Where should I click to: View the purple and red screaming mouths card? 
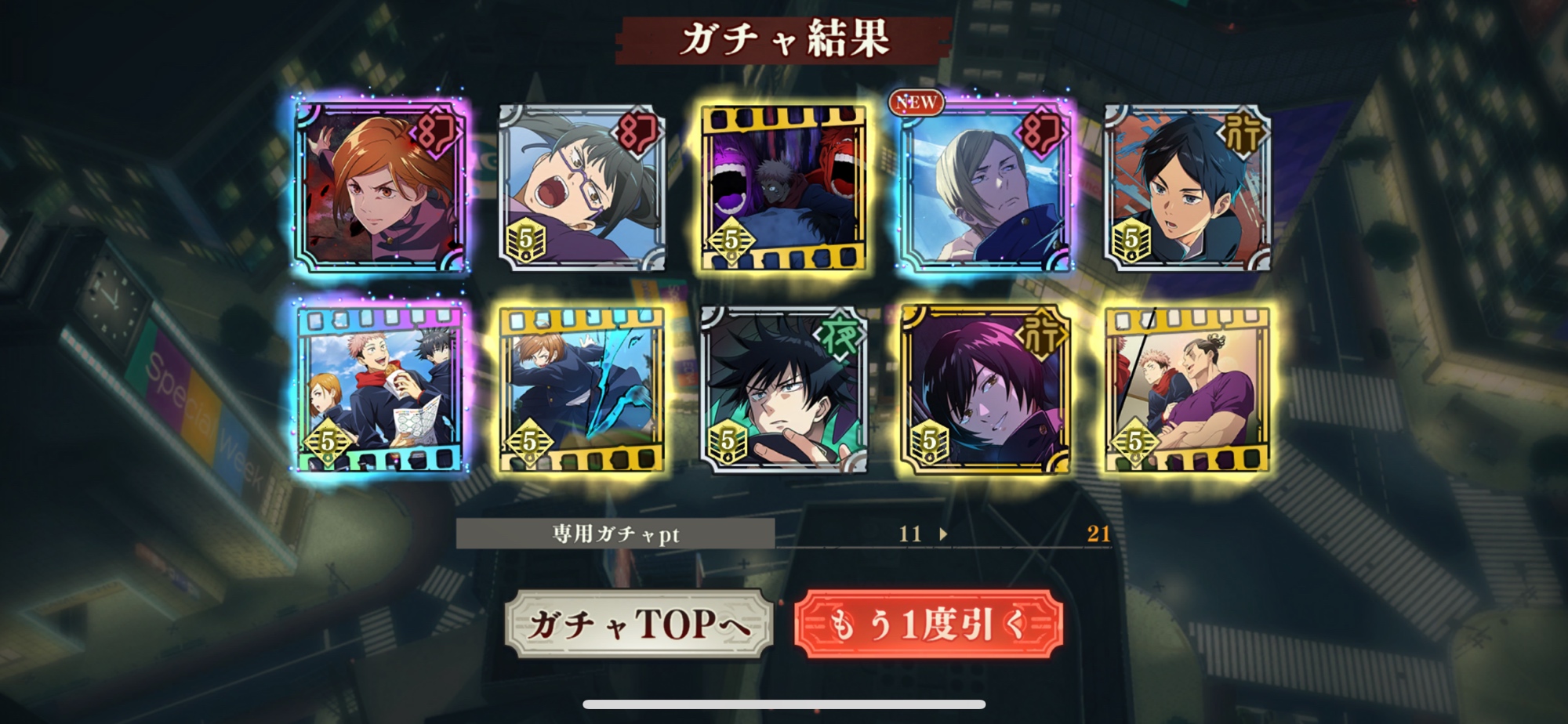[784, 188]
